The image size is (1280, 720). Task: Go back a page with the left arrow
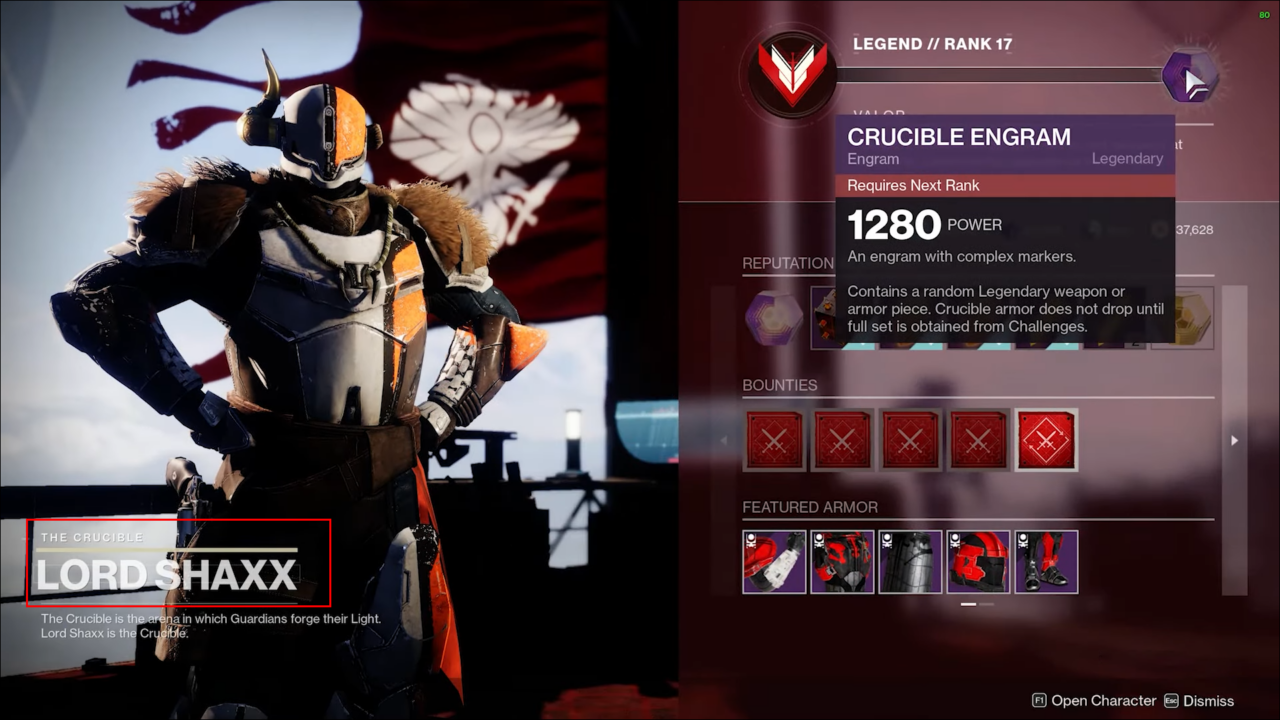point(722,440)
